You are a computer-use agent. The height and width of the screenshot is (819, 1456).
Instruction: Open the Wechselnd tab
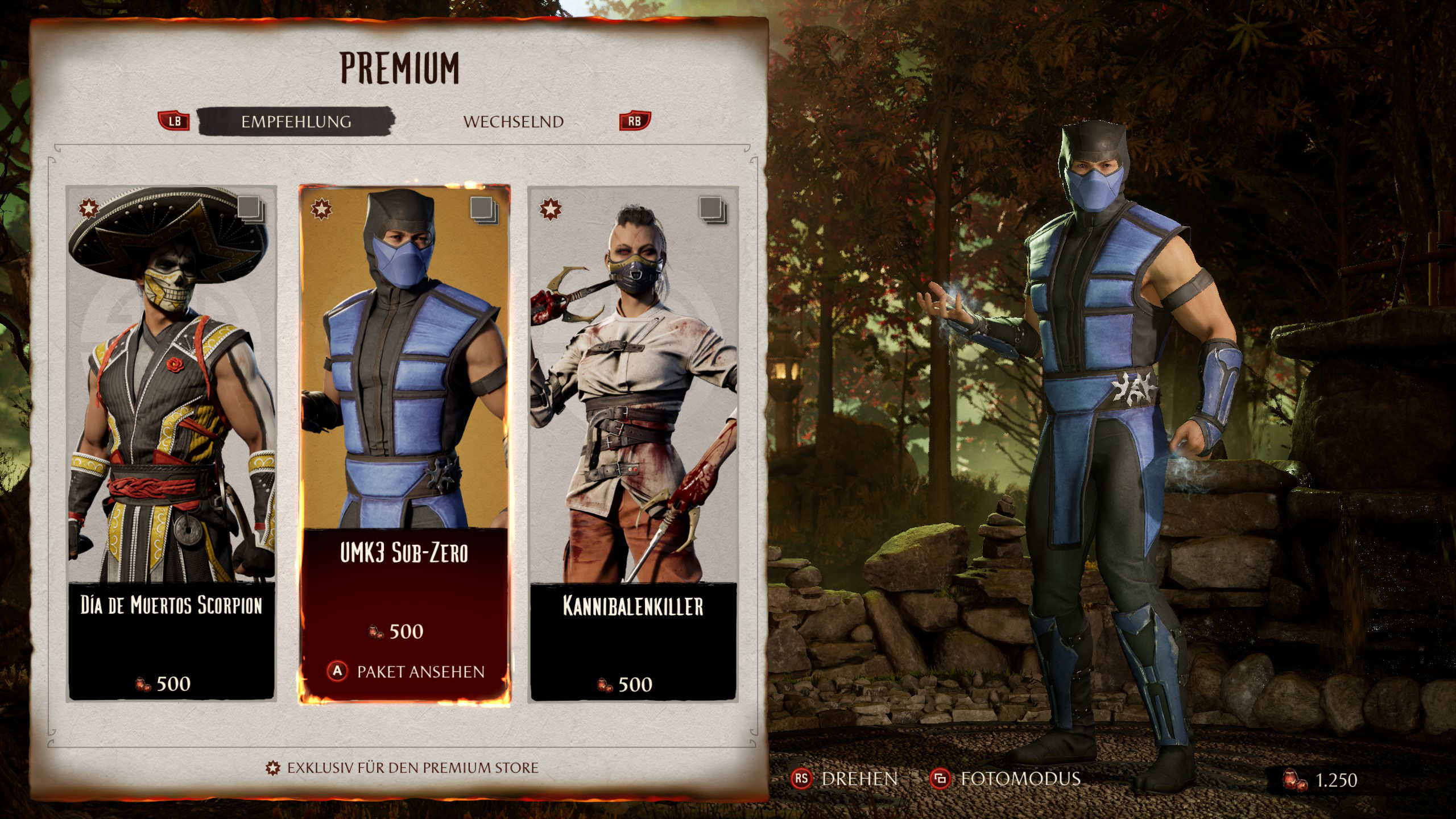pyautogui.click(x=513, y=122)
